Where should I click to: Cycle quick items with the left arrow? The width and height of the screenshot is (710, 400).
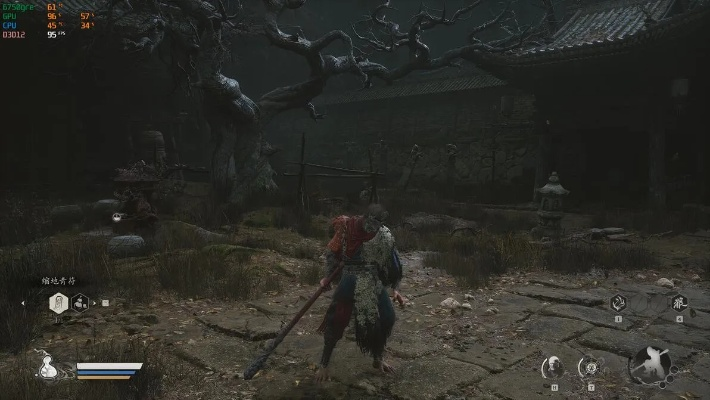[x=24, y=302]
